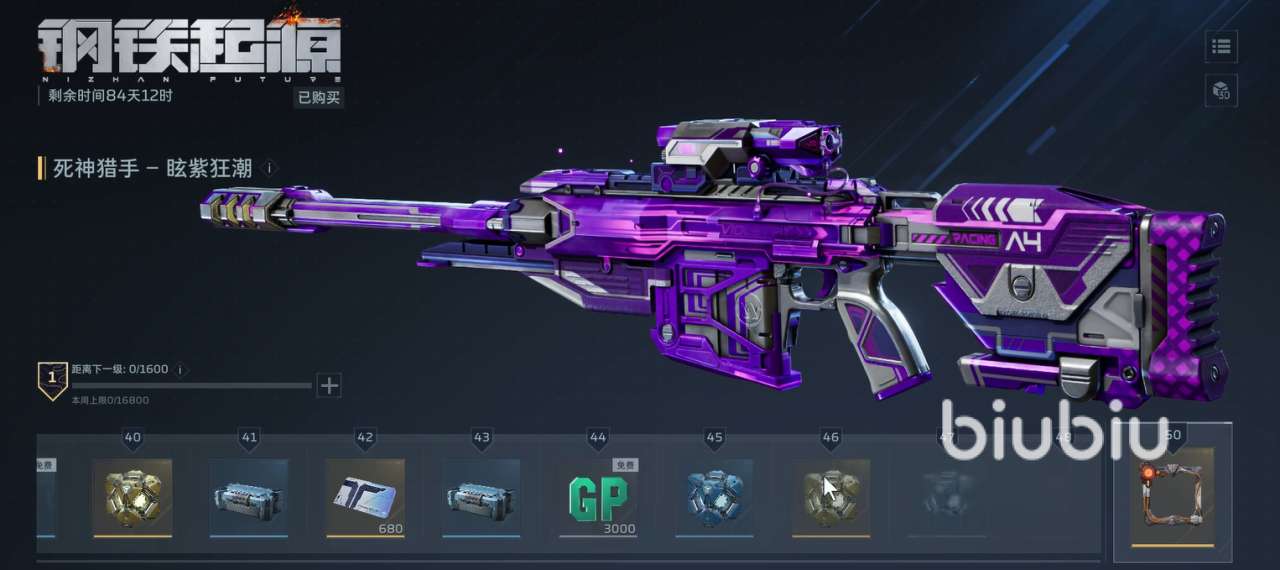View the level 50 frame reward
Image resolution: width=1280 pixels, height=570 pixels.
1172,495
